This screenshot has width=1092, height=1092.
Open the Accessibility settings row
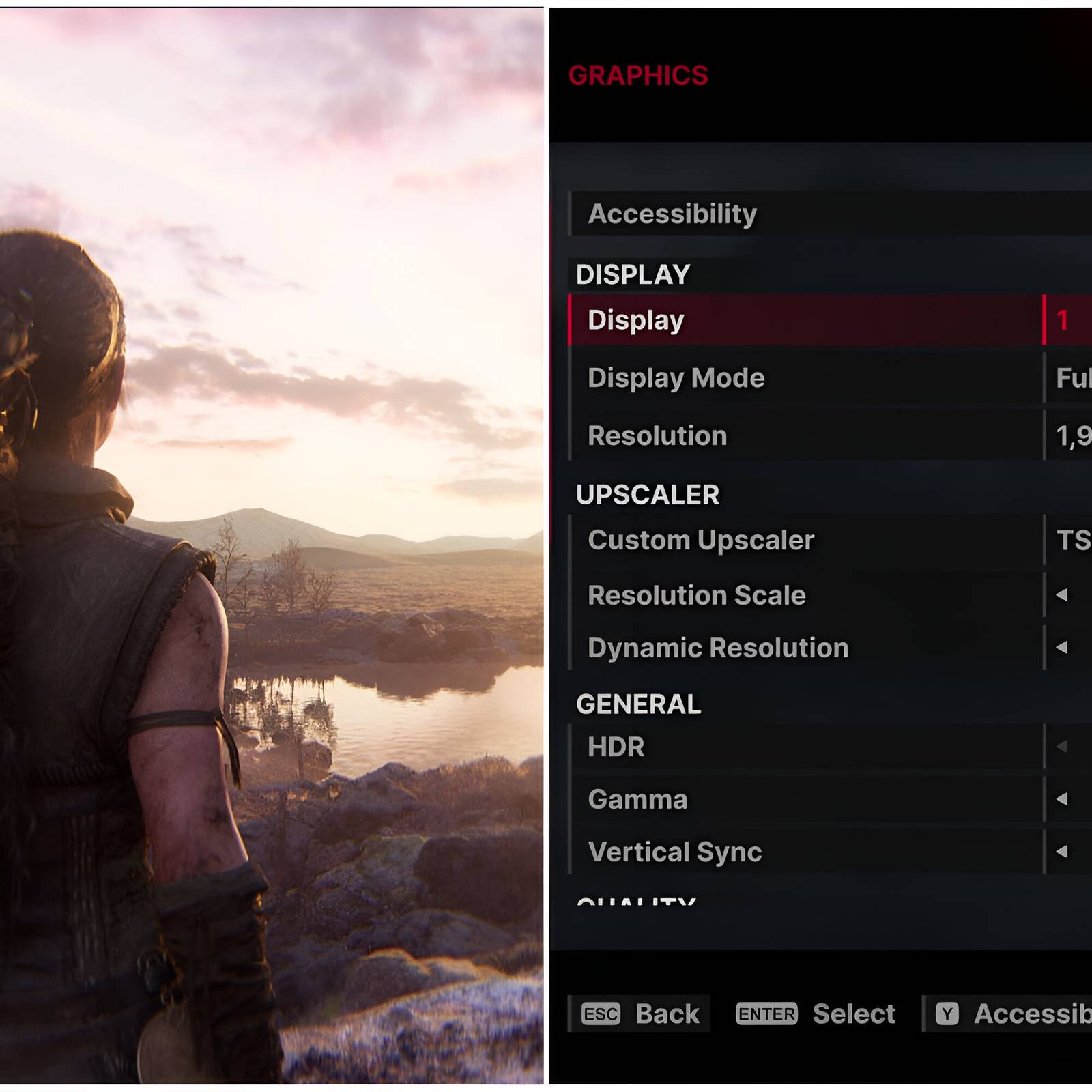click(x=672, y=214)
